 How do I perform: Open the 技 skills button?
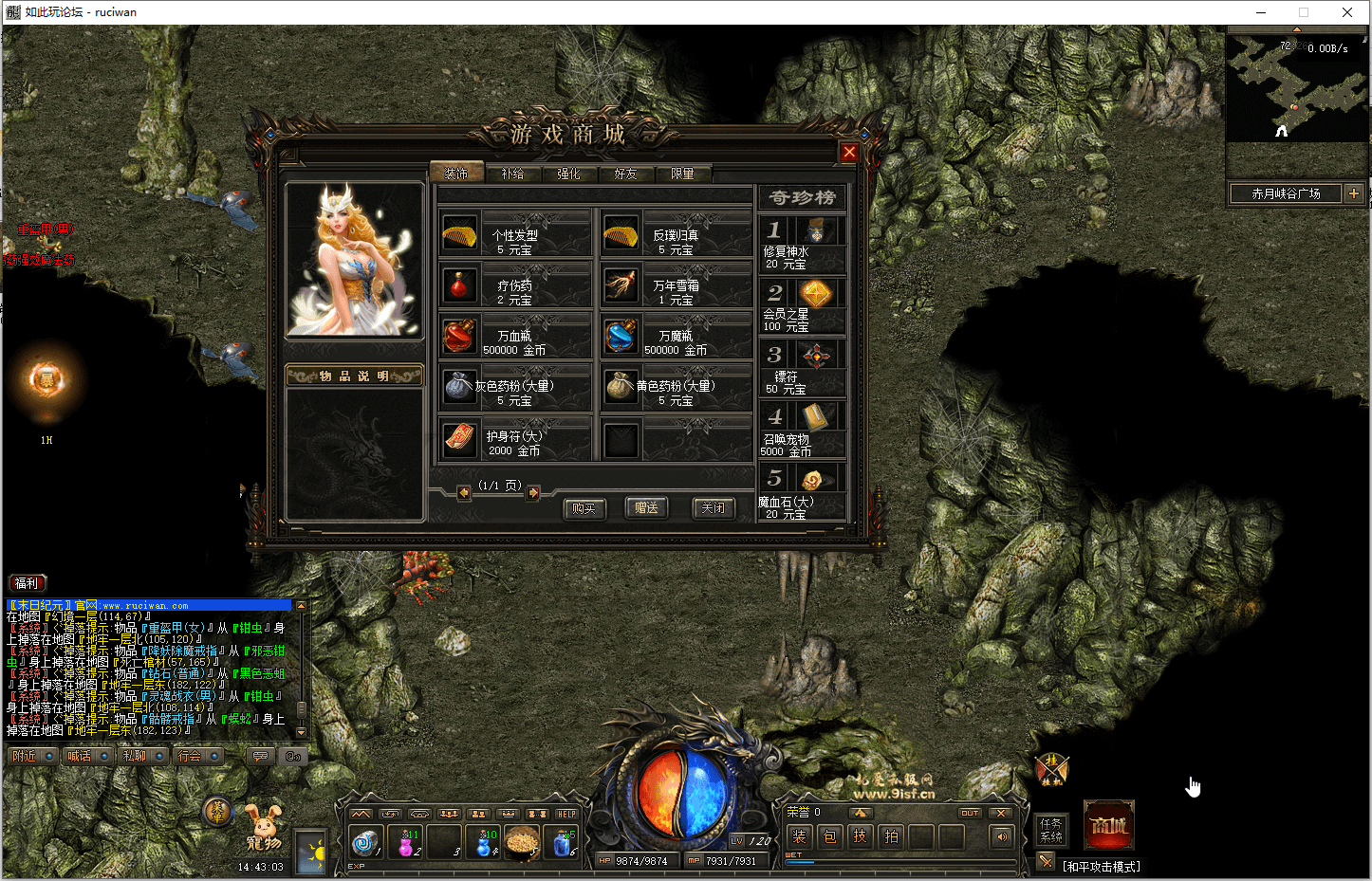(x=860, y=836)
